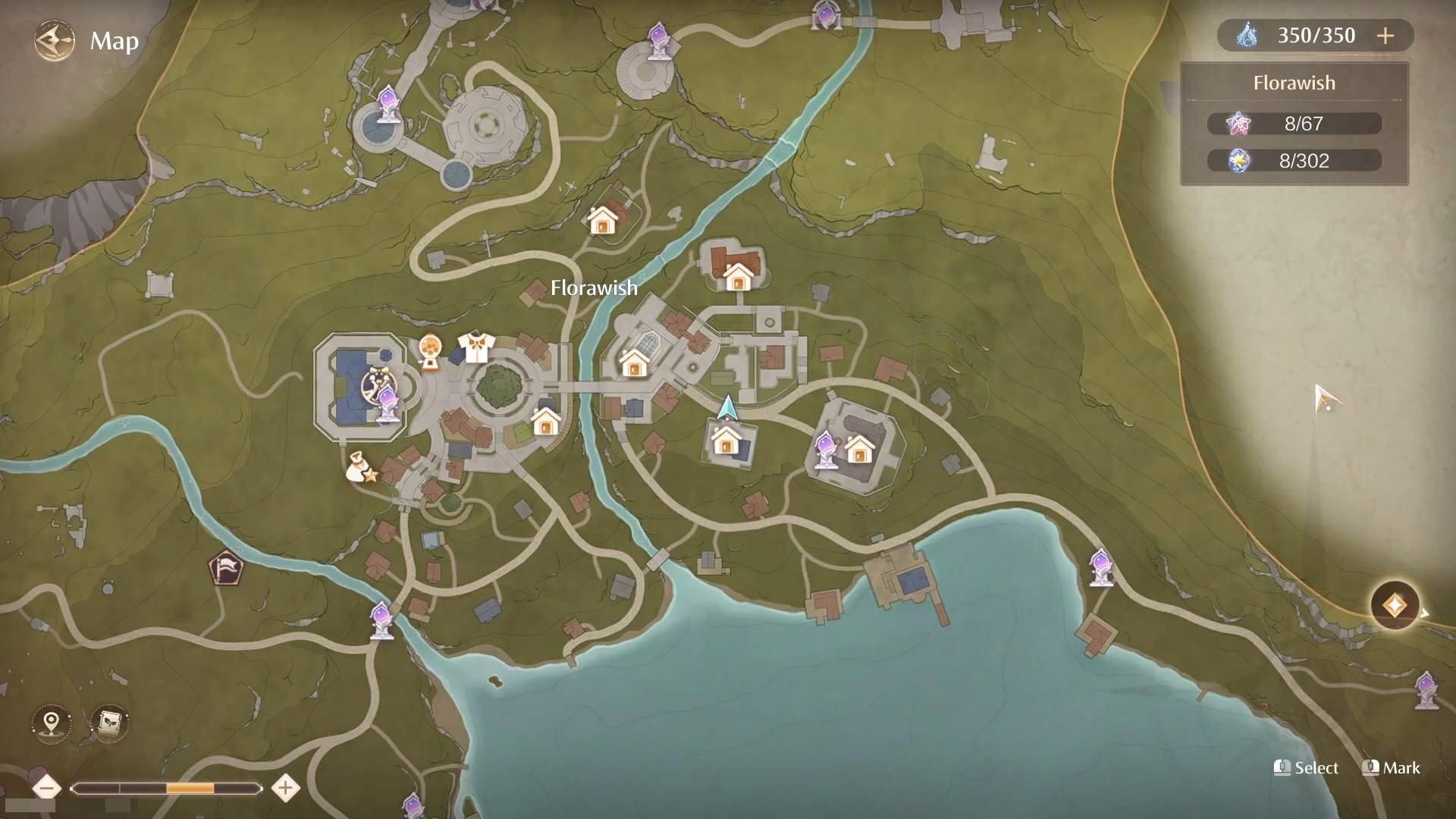Click the dark flag pentagon marker southwest of town
Screen dimensions: 1456x819
225,568
